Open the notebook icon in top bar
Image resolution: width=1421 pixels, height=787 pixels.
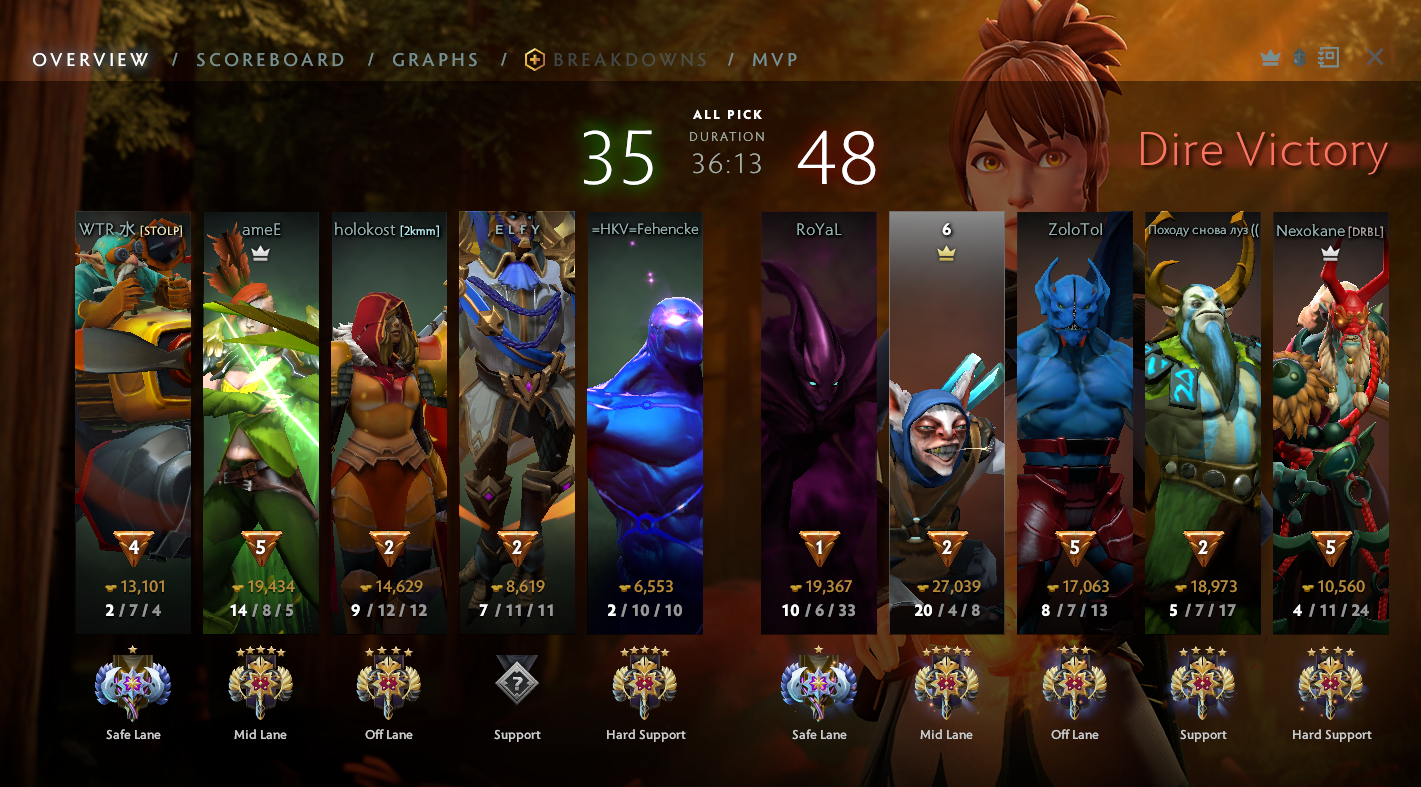1328,57
